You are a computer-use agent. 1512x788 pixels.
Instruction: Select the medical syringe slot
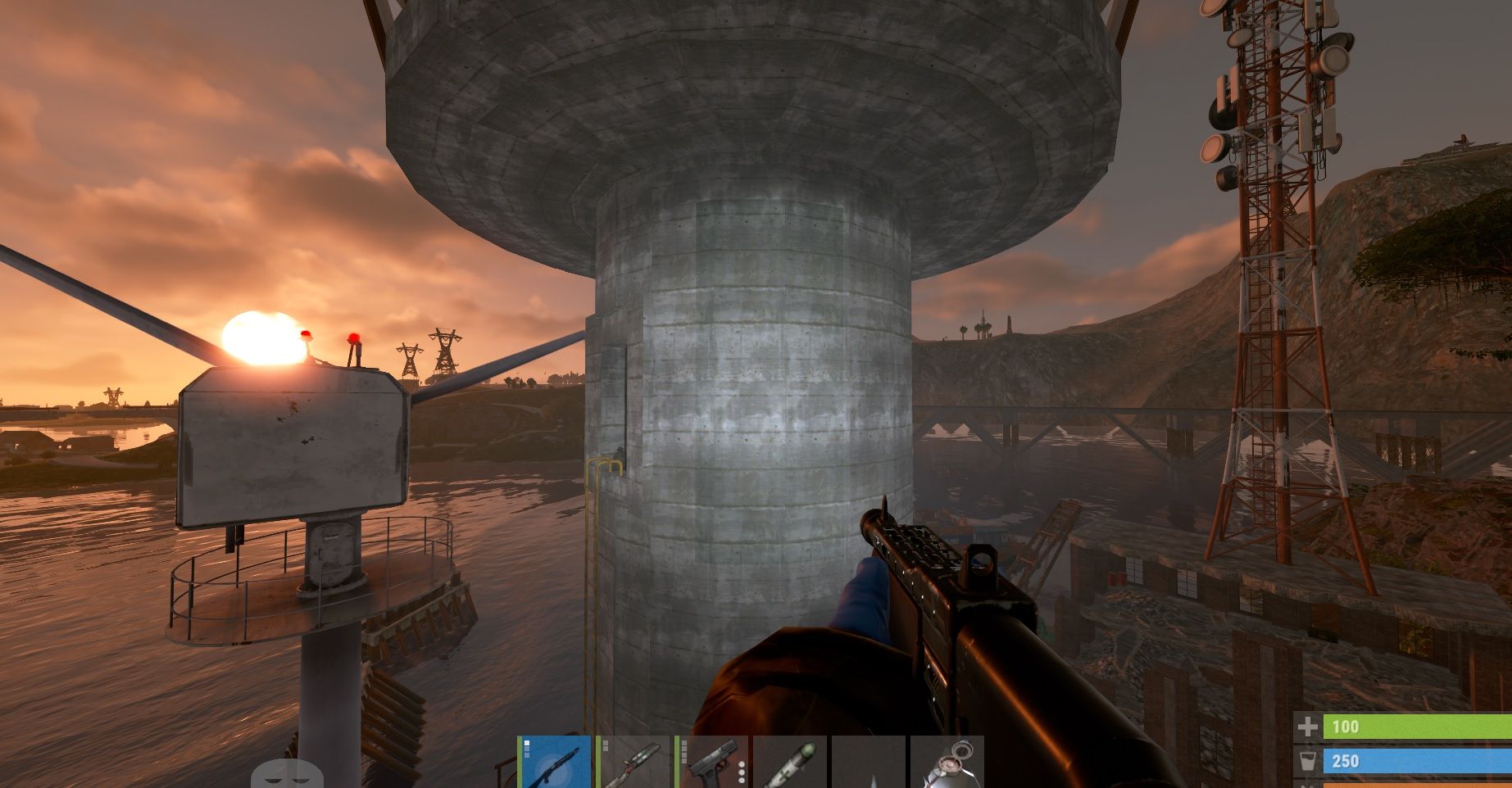[x=791, y=763]
